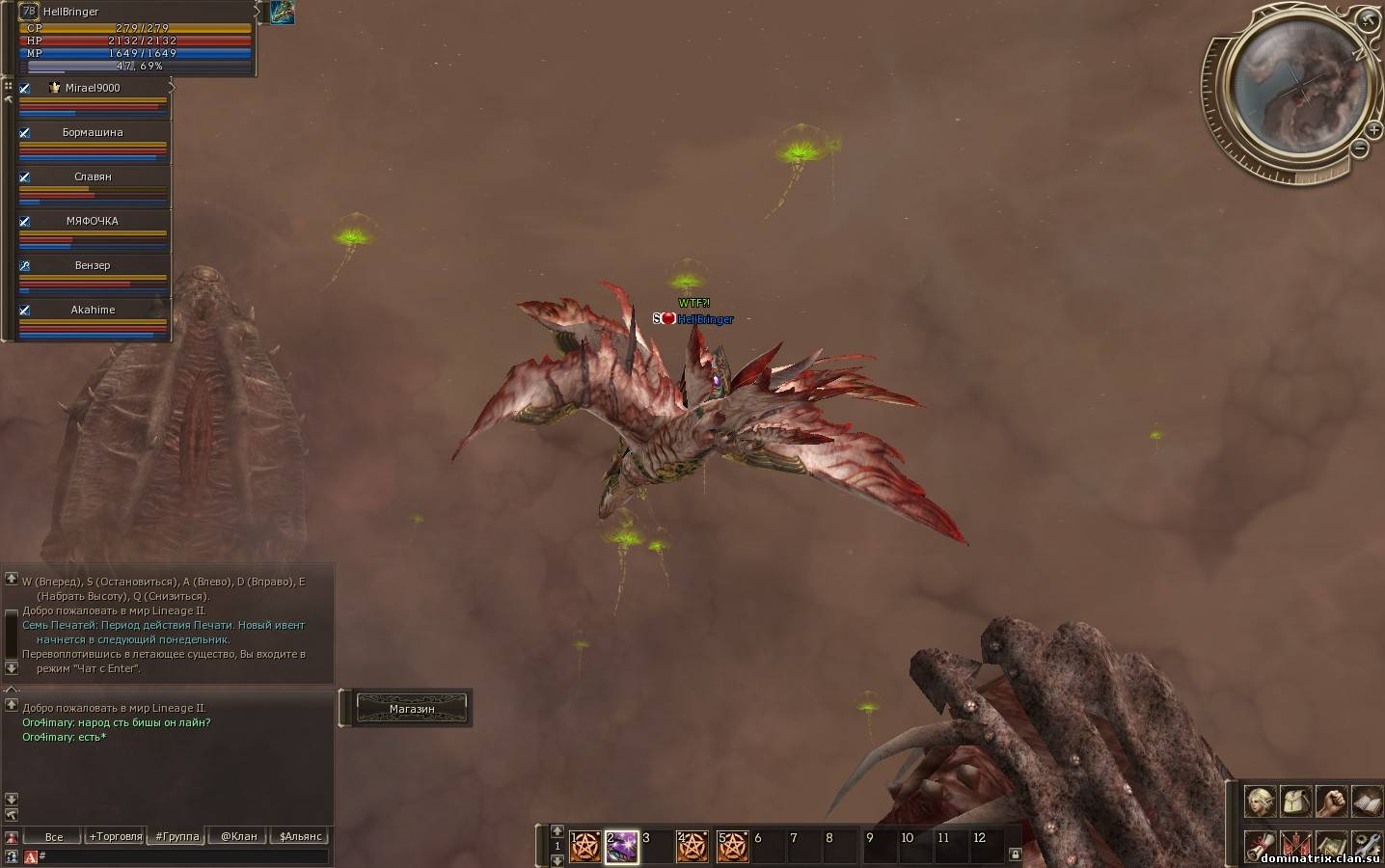Open the Магазин shop button

click(412, 709)
